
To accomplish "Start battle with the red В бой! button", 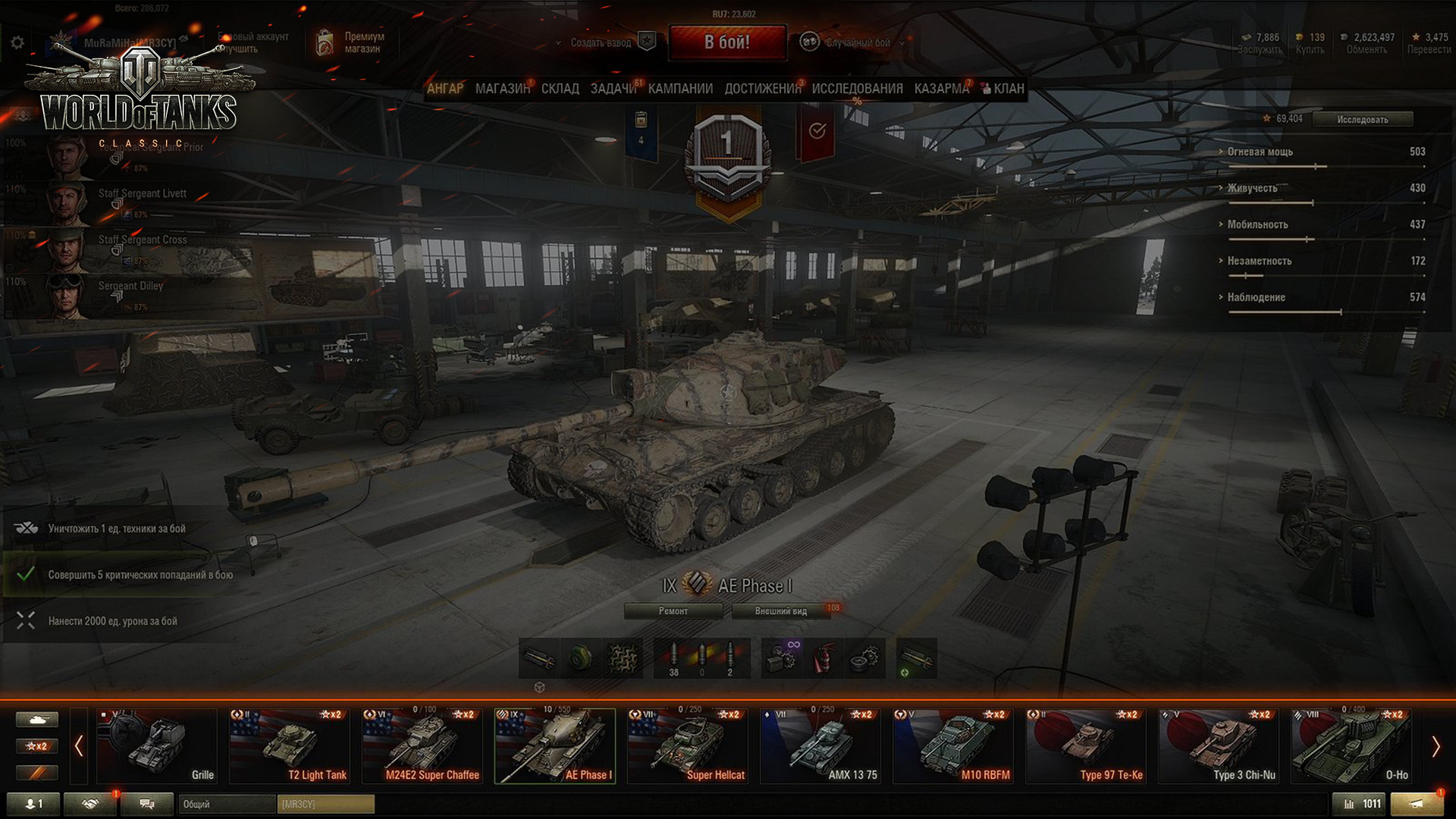I will [726, 42].
